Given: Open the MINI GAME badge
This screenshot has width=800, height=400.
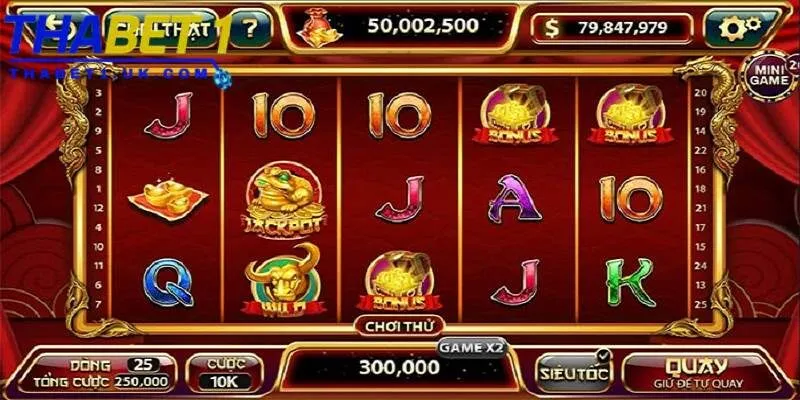Looking at the screenshot, I should pyautogui.click(x=771, y=76).
